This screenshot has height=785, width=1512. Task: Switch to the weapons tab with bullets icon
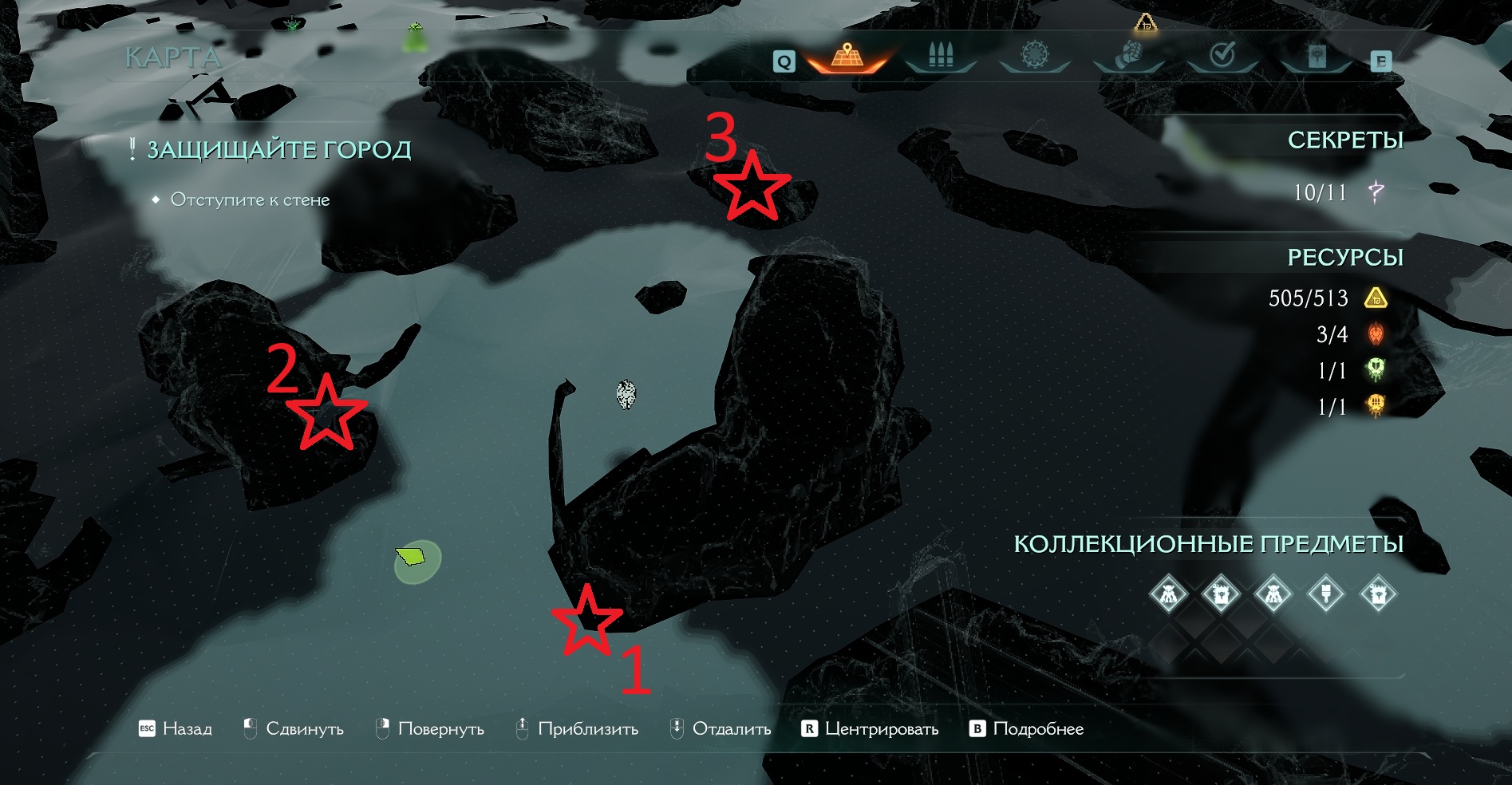click(x=941, y=56)
